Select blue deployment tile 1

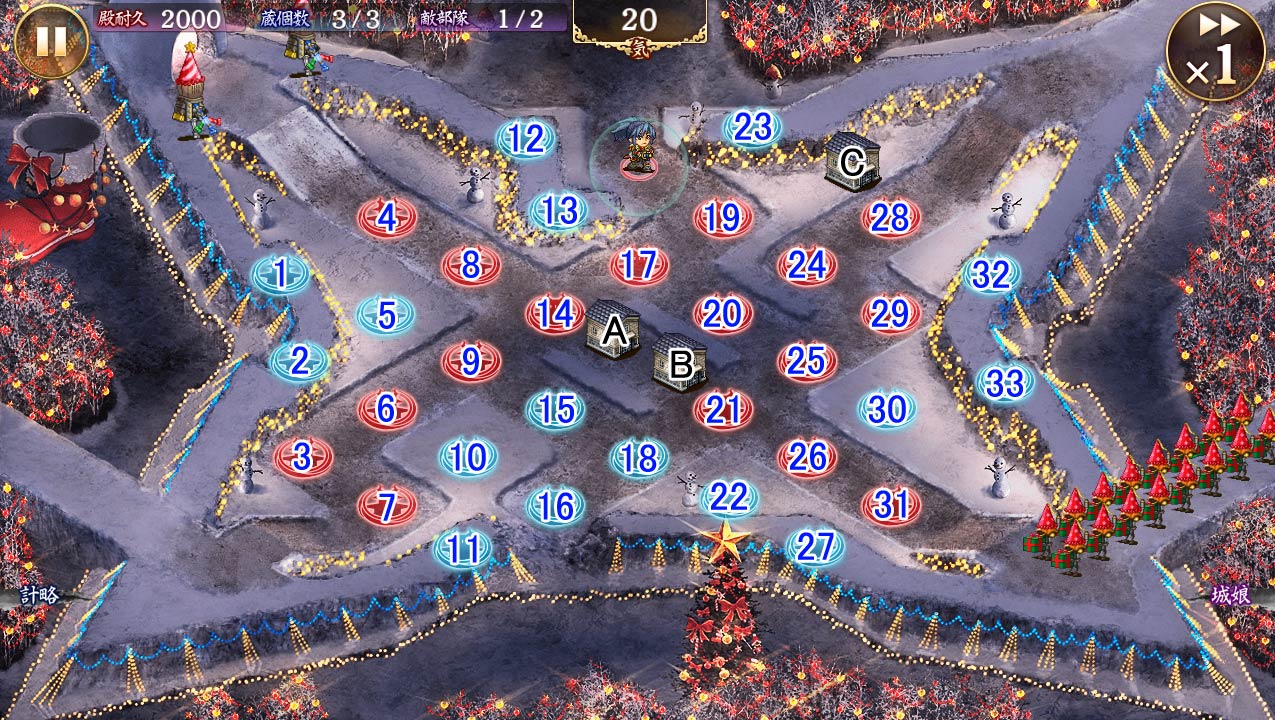tap(281, 274)
